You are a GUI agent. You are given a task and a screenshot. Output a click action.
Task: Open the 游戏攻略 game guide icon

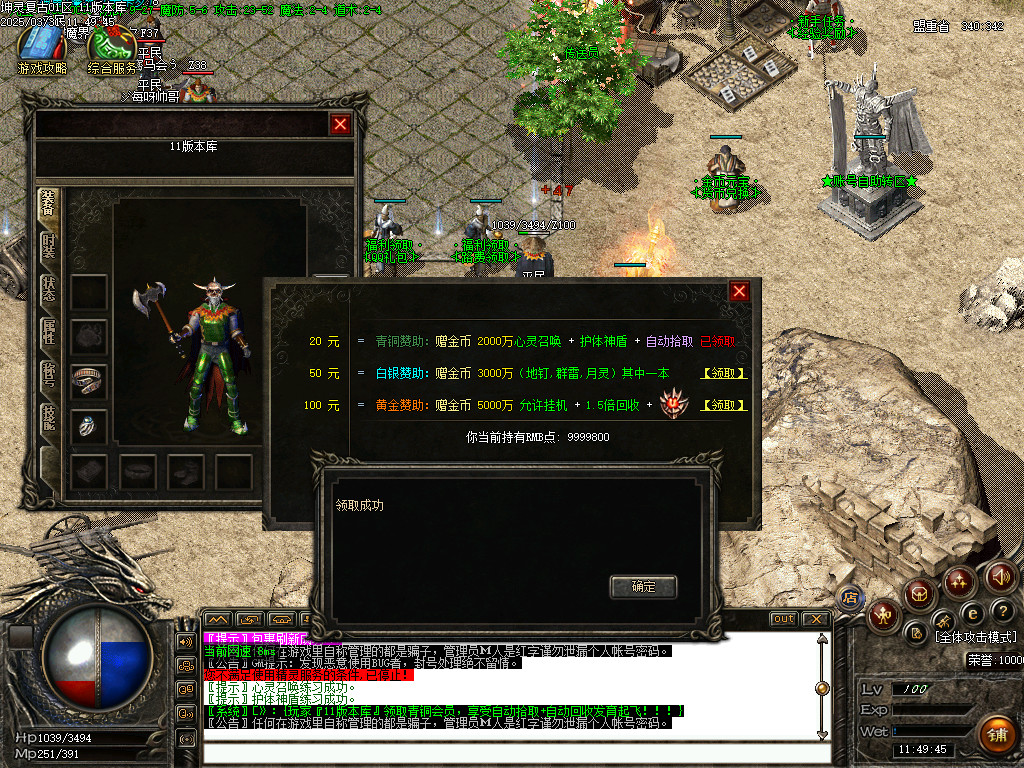tap(41, 48)
